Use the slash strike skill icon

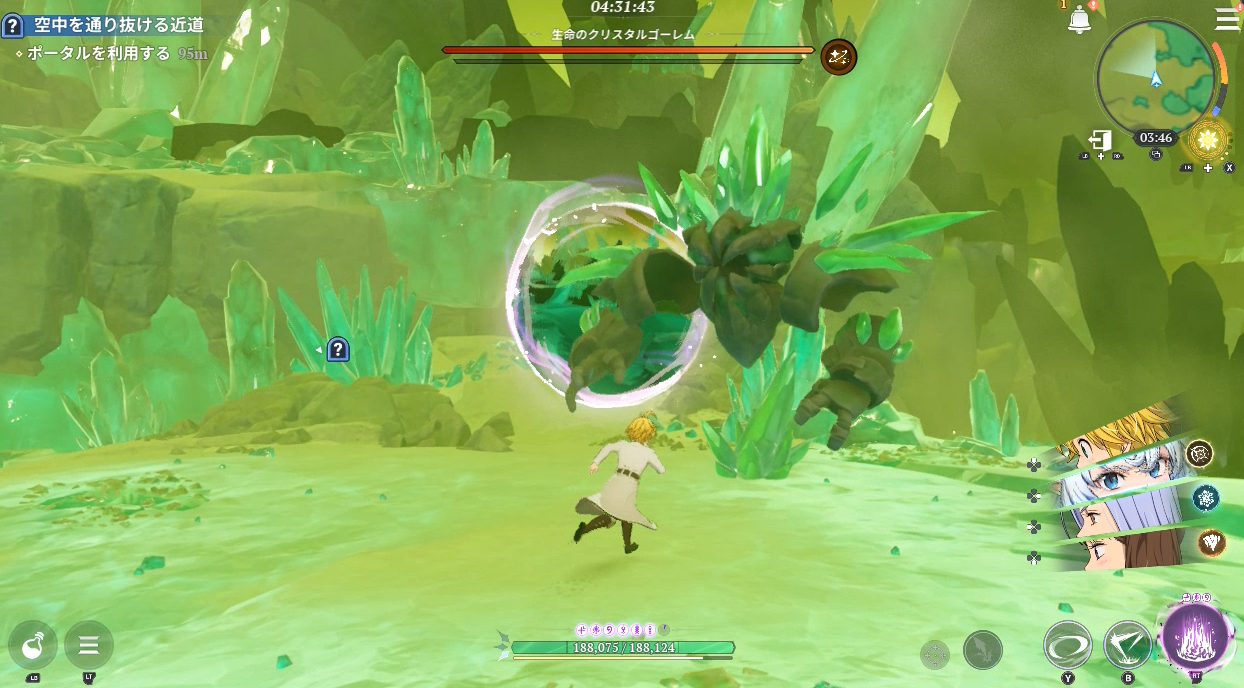pos(1128,645)
